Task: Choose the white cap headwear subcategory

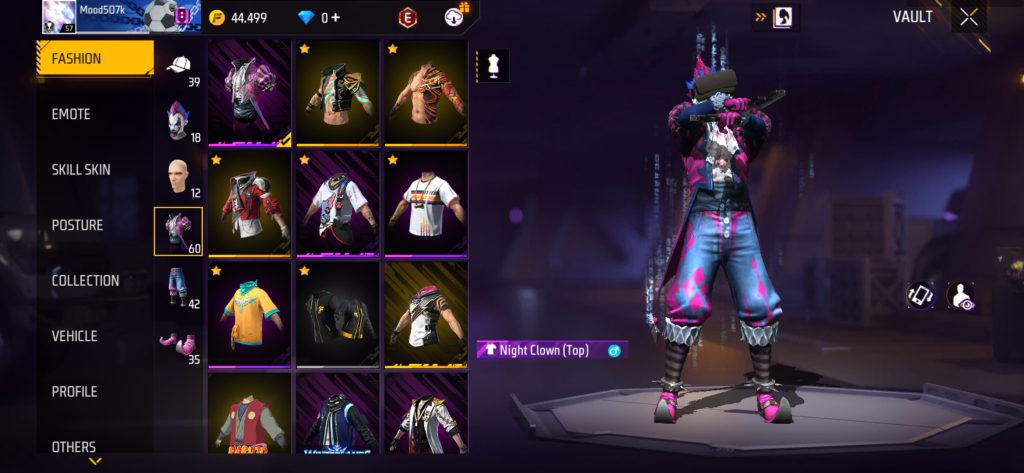Action: coord(178,67)
